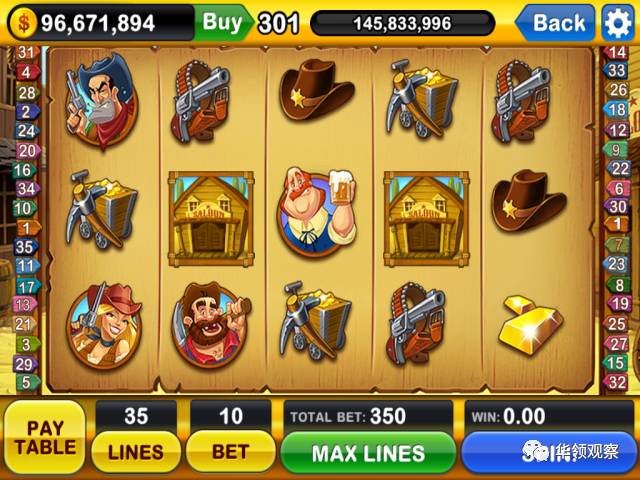Adjust the Bet amount
The height and width of the screenshot is (480, 640).
(230, 452)
